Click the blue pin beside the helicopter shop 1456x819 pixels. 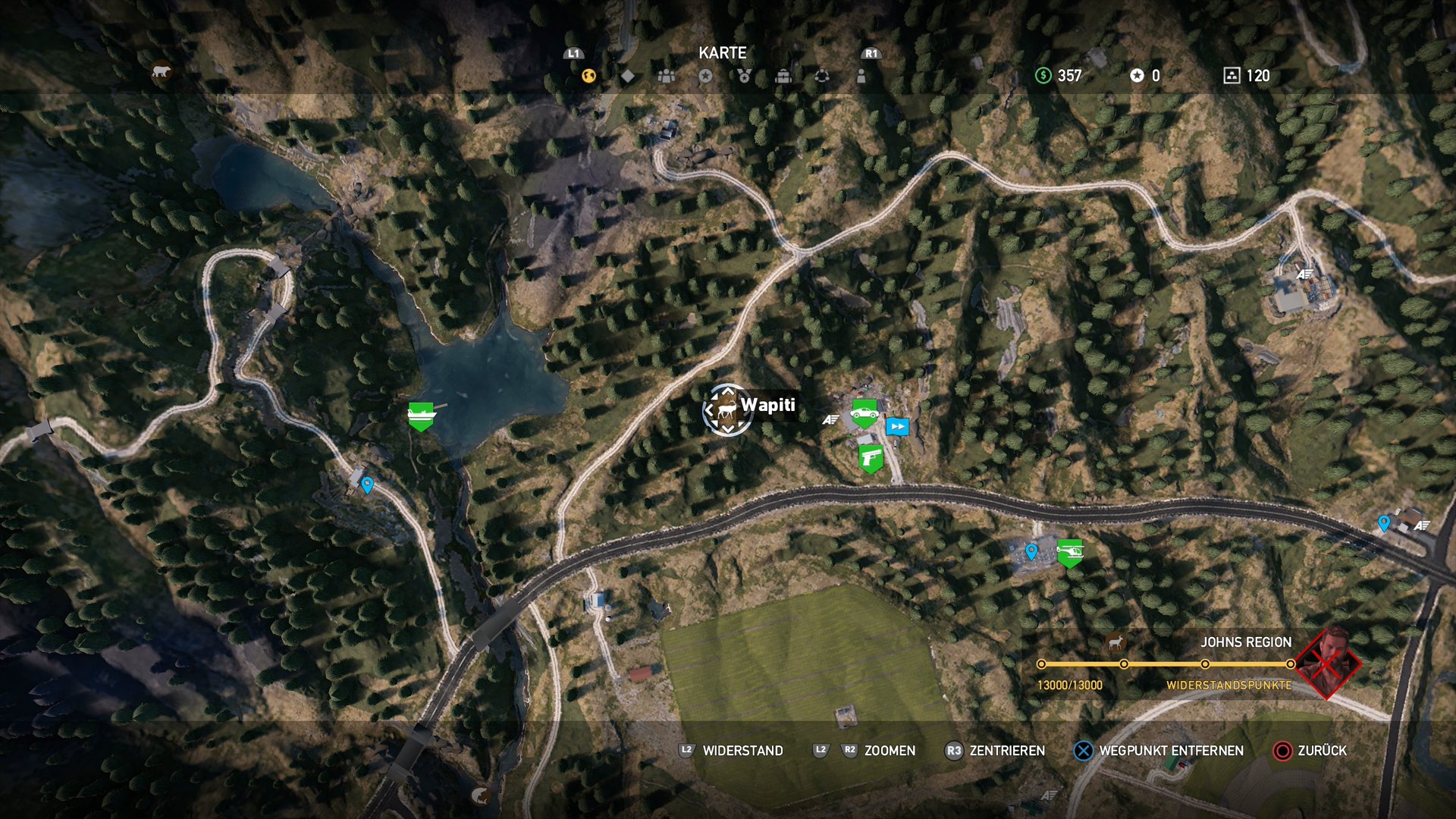pos(1031,551)
